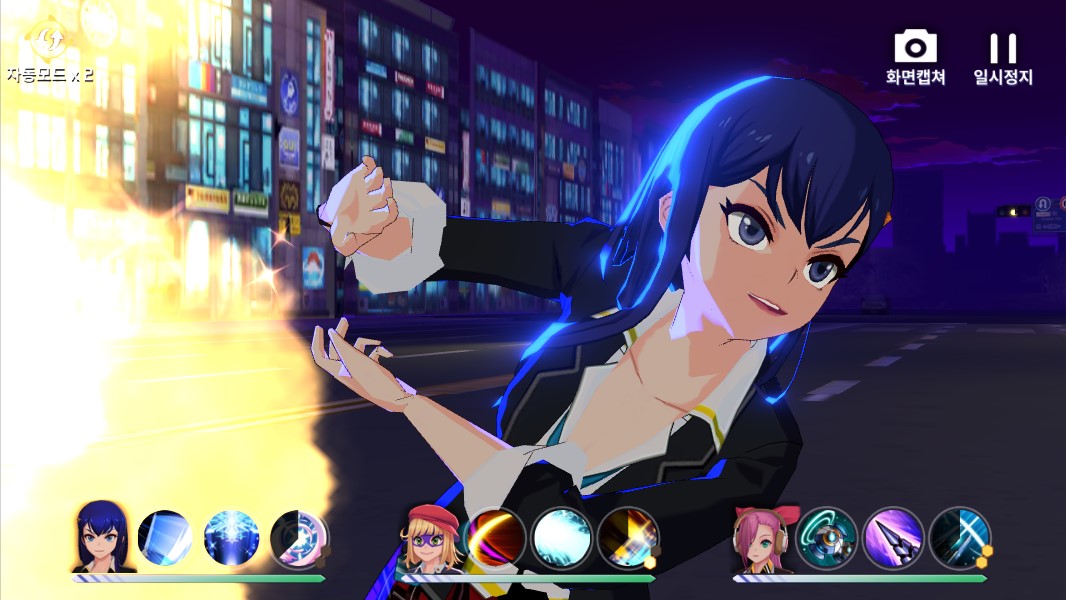Use the blue energy burst skill

[x=231, y=538]
